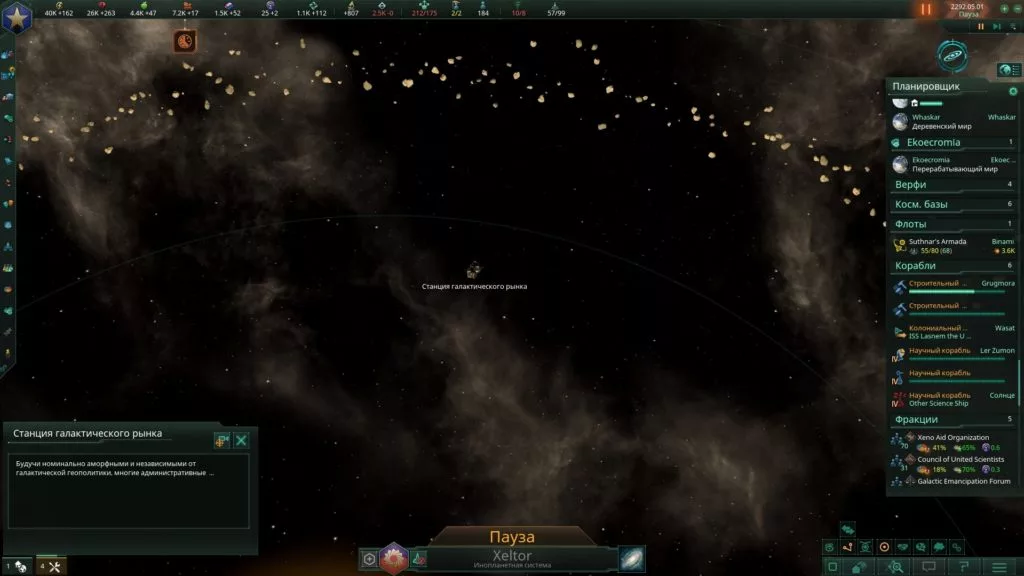This screenshot has width=1024, height=576.
Task: Select control group 4 with the tools icon
Action: [51, 567]
